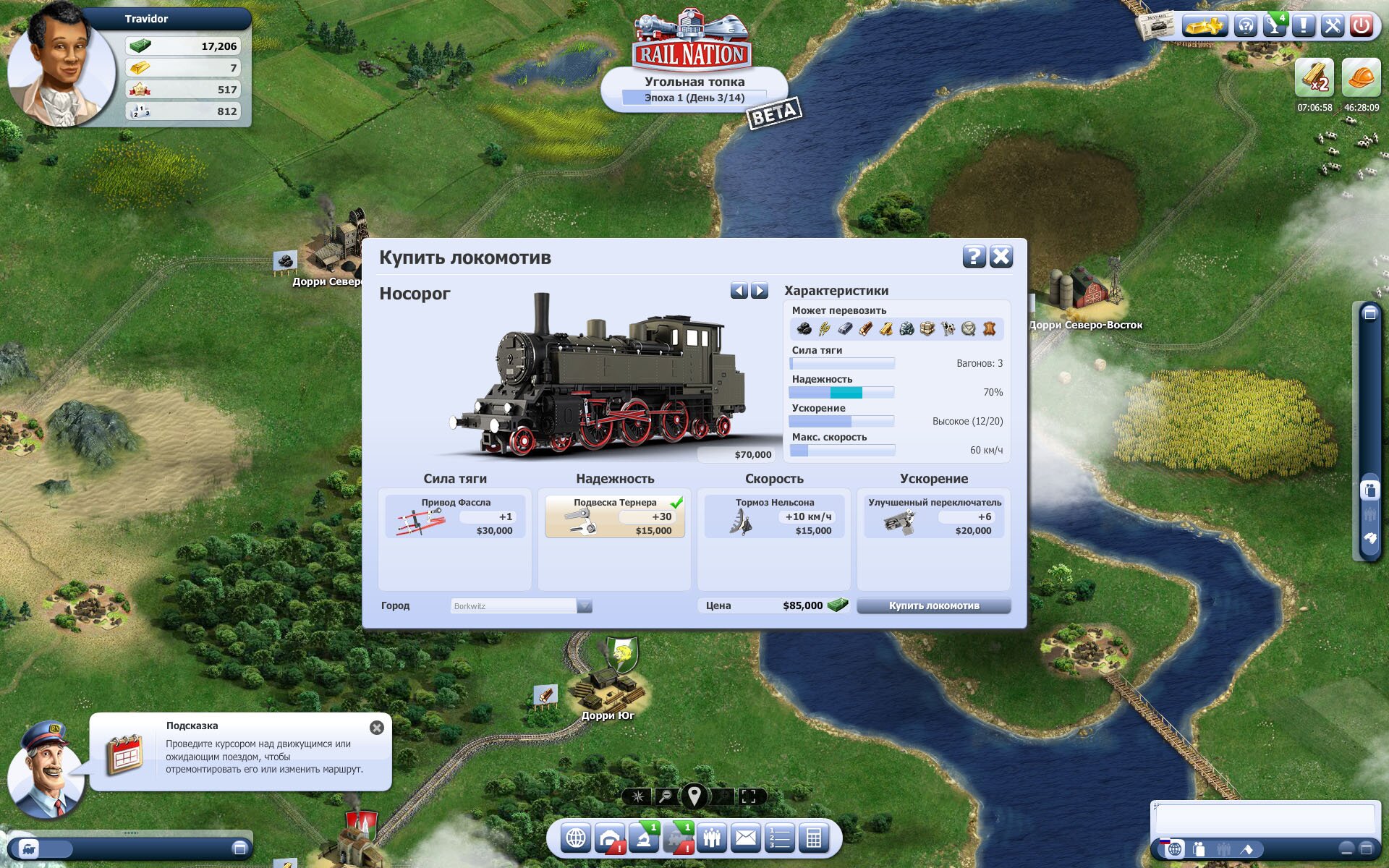
Task: Activate the orange hard hat bonus
Action: pos(1361,78)
